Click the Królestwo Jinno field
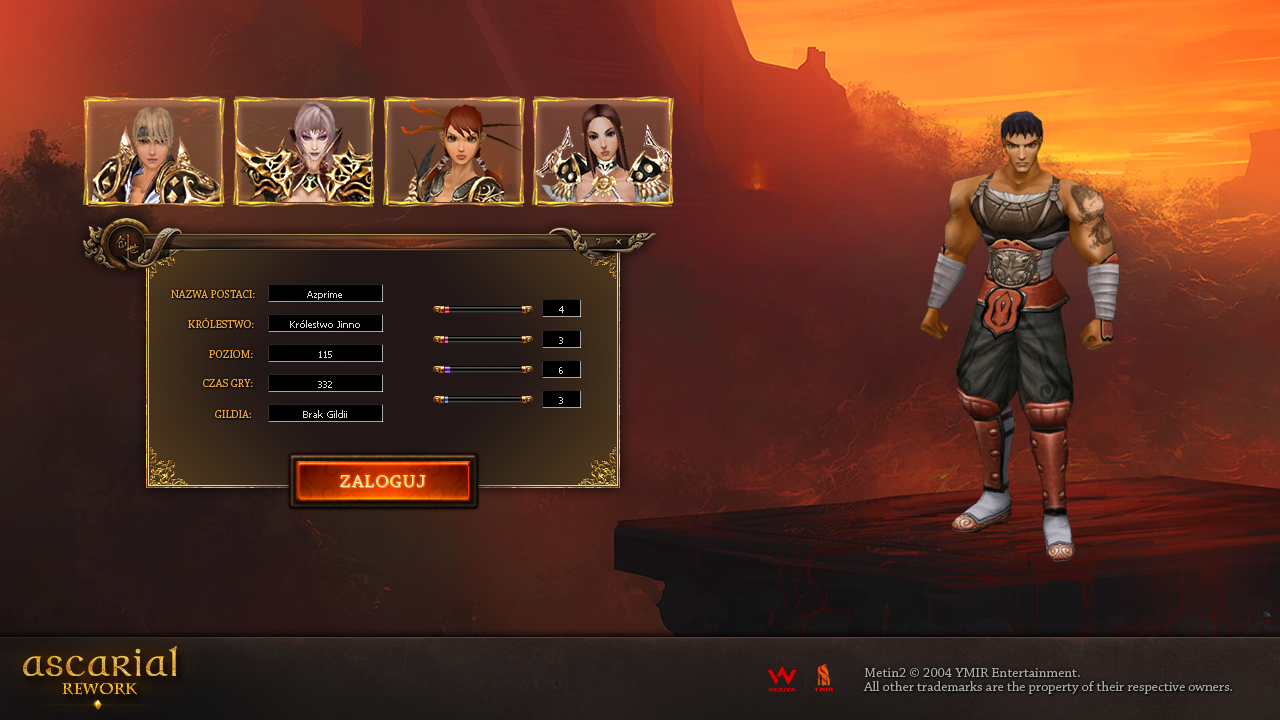This screenshot has height=720, width=1280. [x=325, y=323]
